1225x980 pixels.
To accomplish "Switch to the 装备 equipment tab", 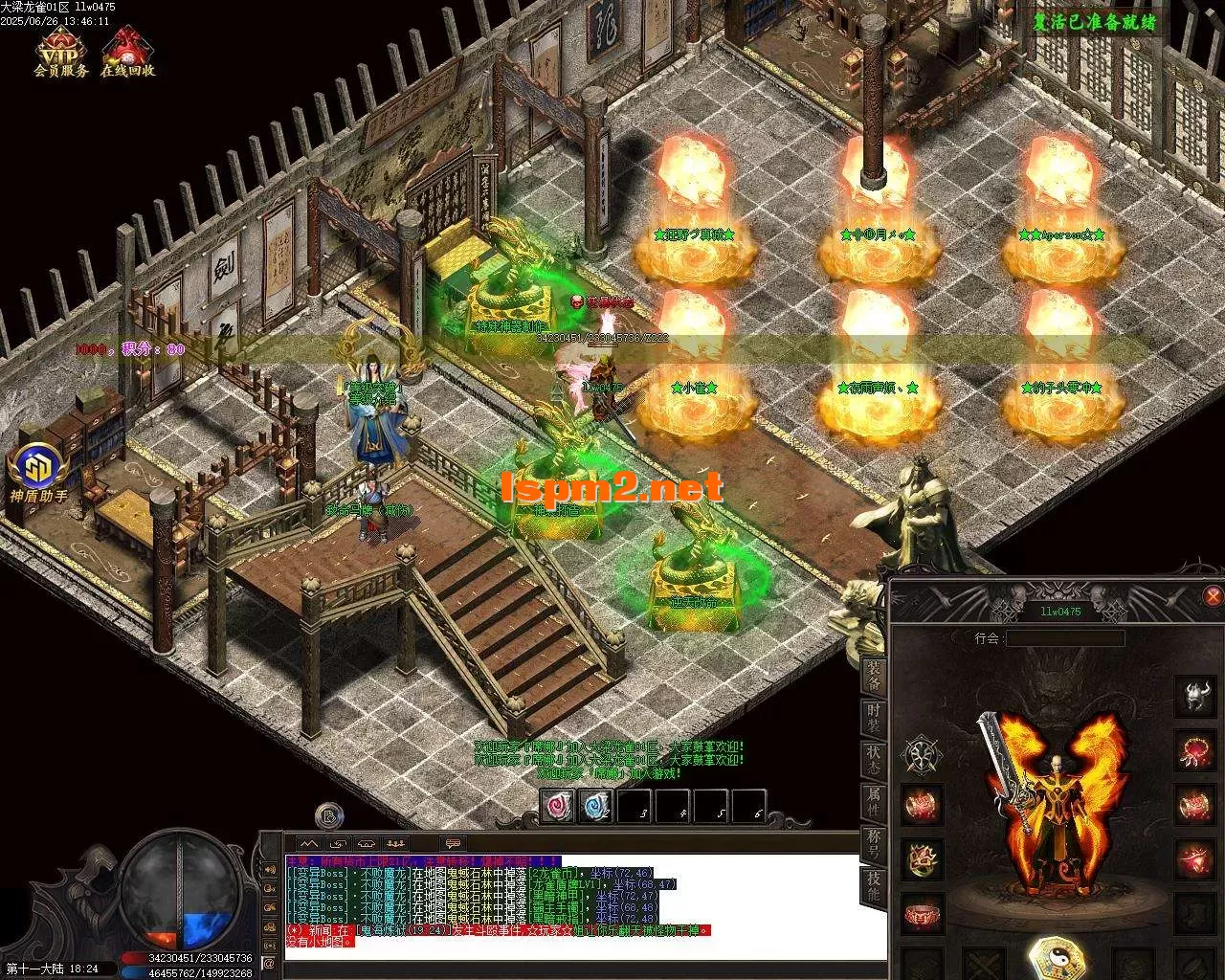I will (x=874, y=677).
